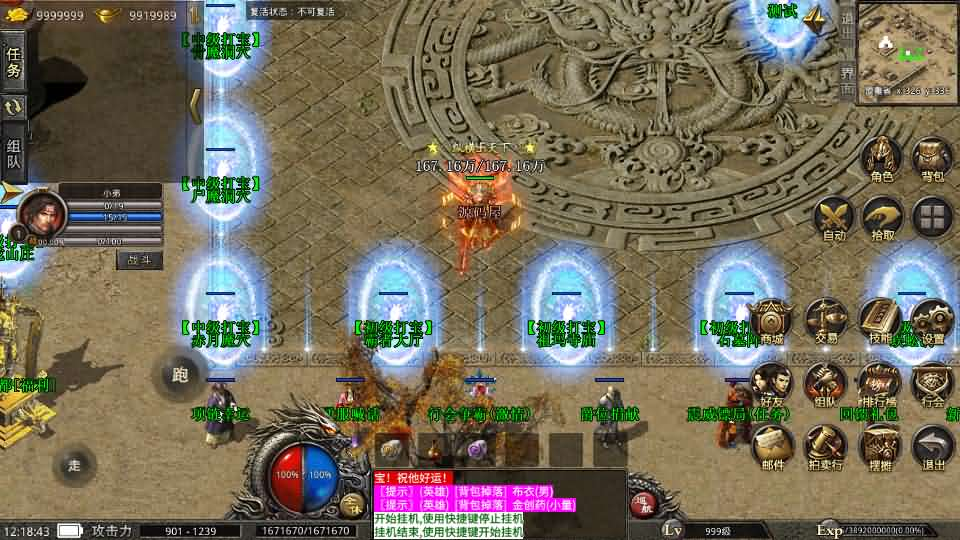Switch to the 任务 quest tab

pos(13,60)
